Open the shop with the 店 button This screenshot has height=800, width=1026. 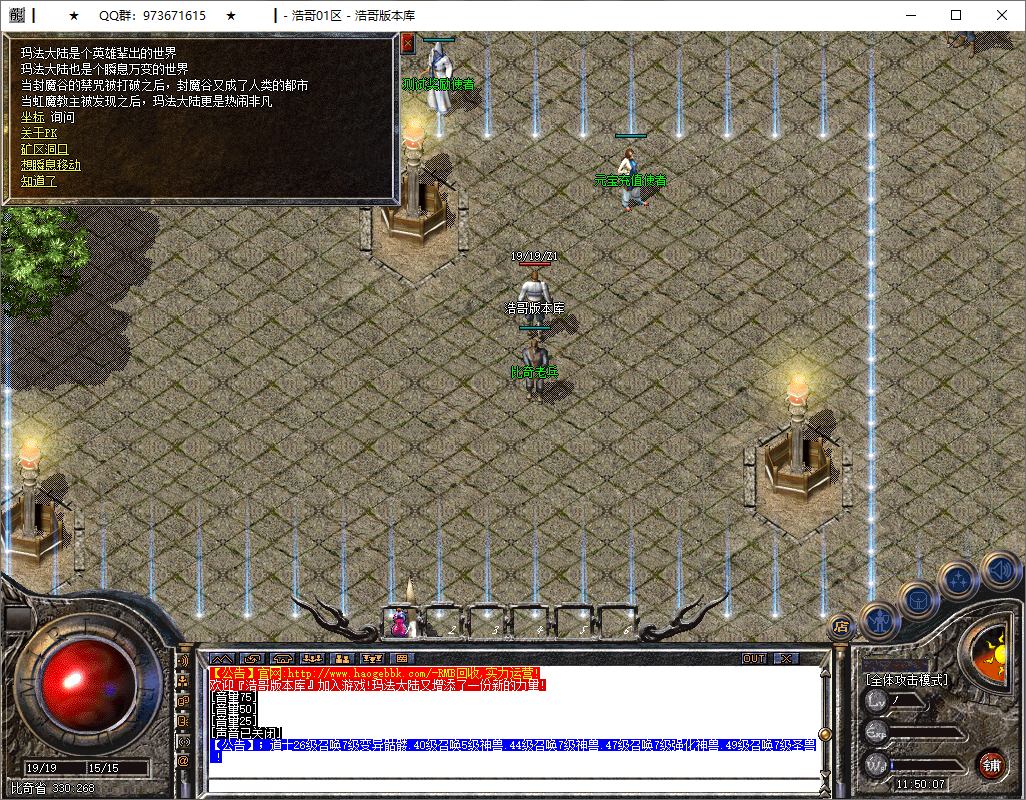841,627
